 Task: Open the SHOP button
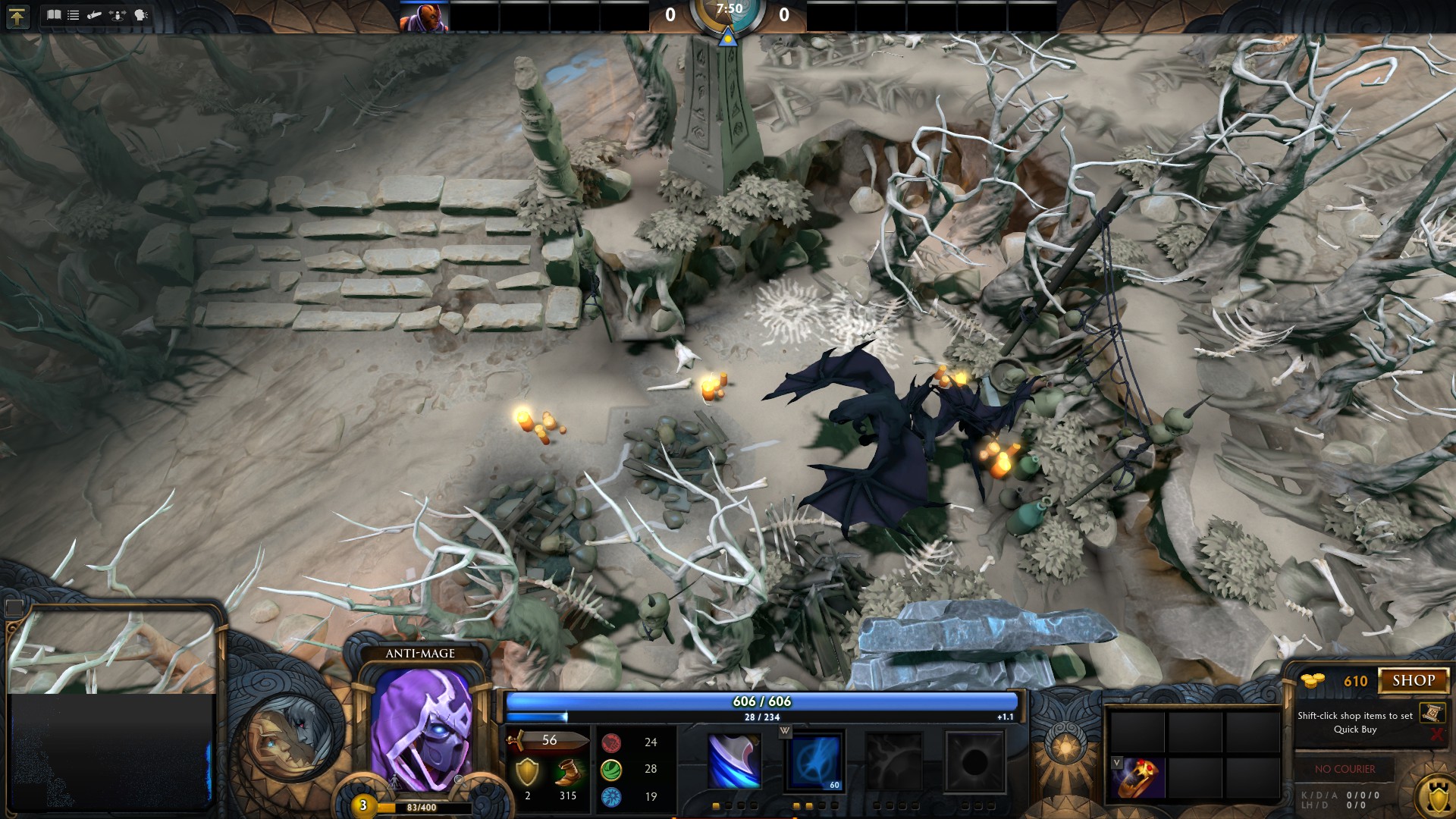click(1413, 680)
